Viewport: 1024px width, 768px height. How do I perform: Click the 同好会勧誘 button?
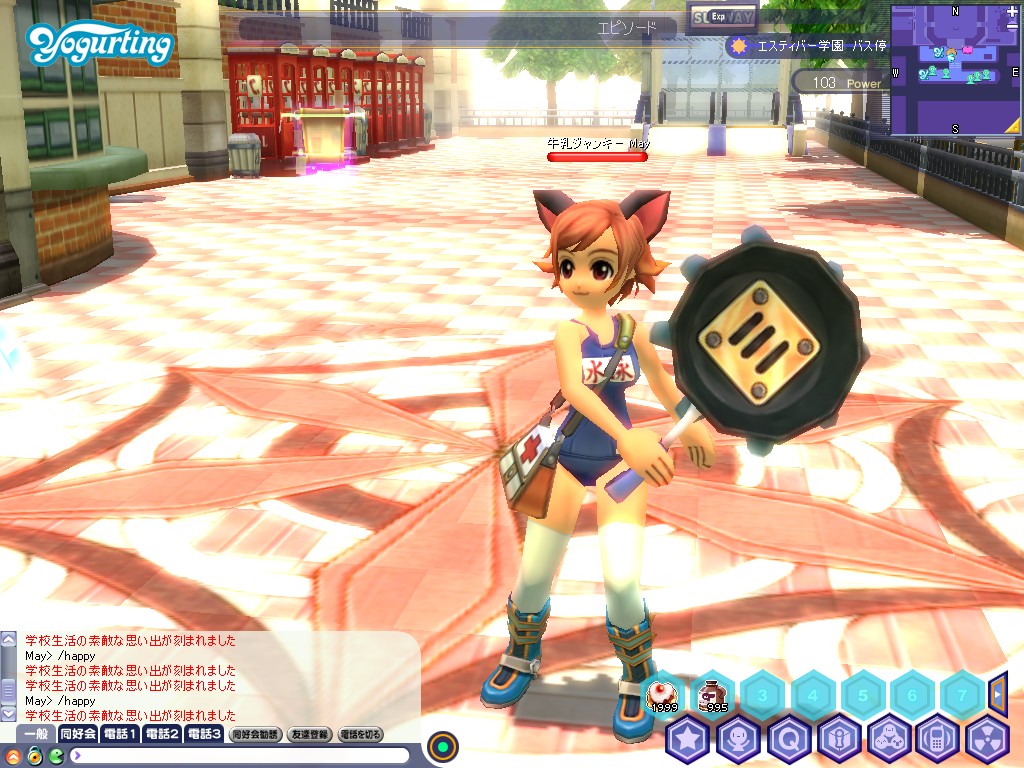point(255,734)
